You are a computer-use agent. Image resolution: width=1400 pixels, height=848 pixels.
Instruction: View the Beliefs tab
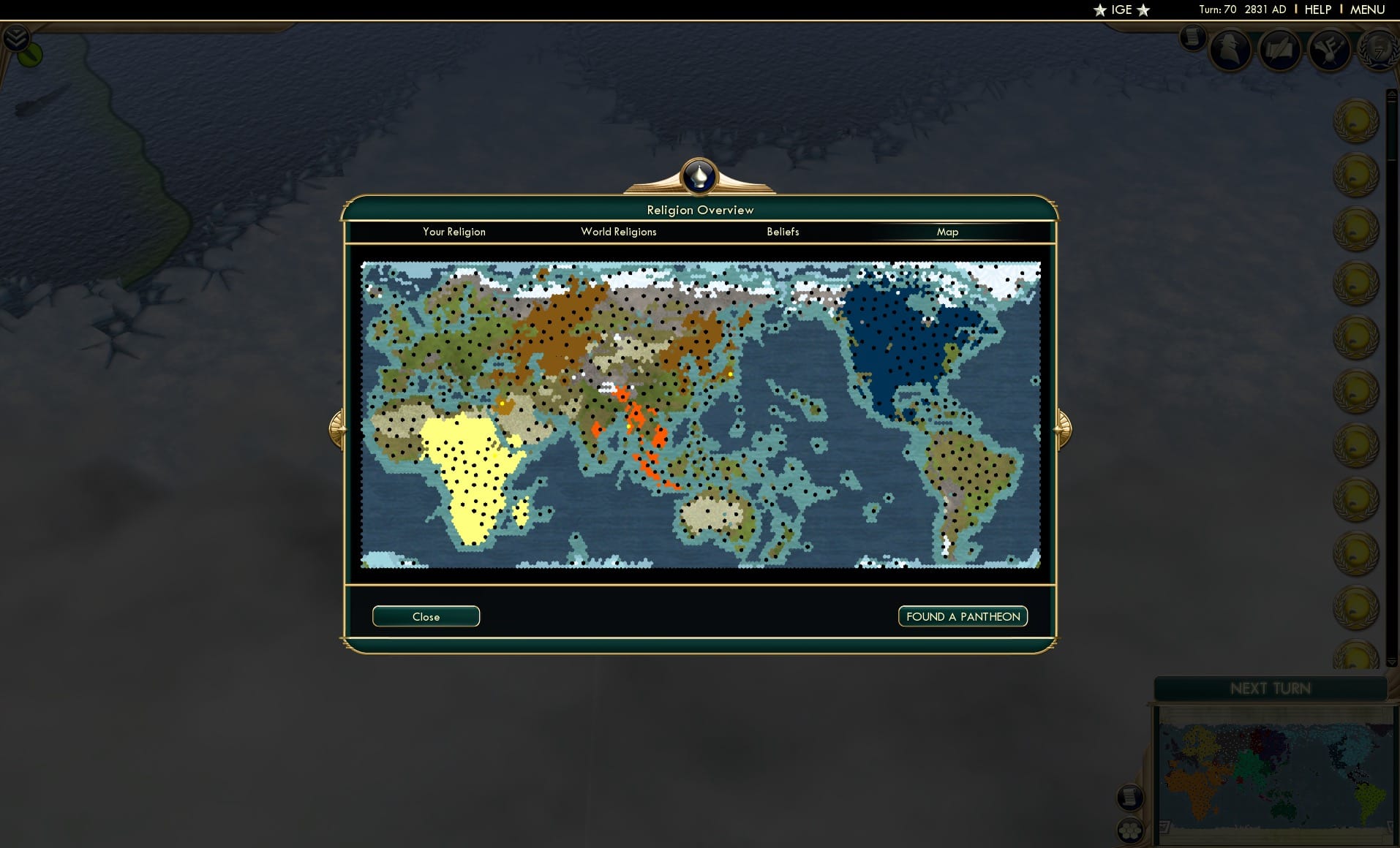(782, 232)
